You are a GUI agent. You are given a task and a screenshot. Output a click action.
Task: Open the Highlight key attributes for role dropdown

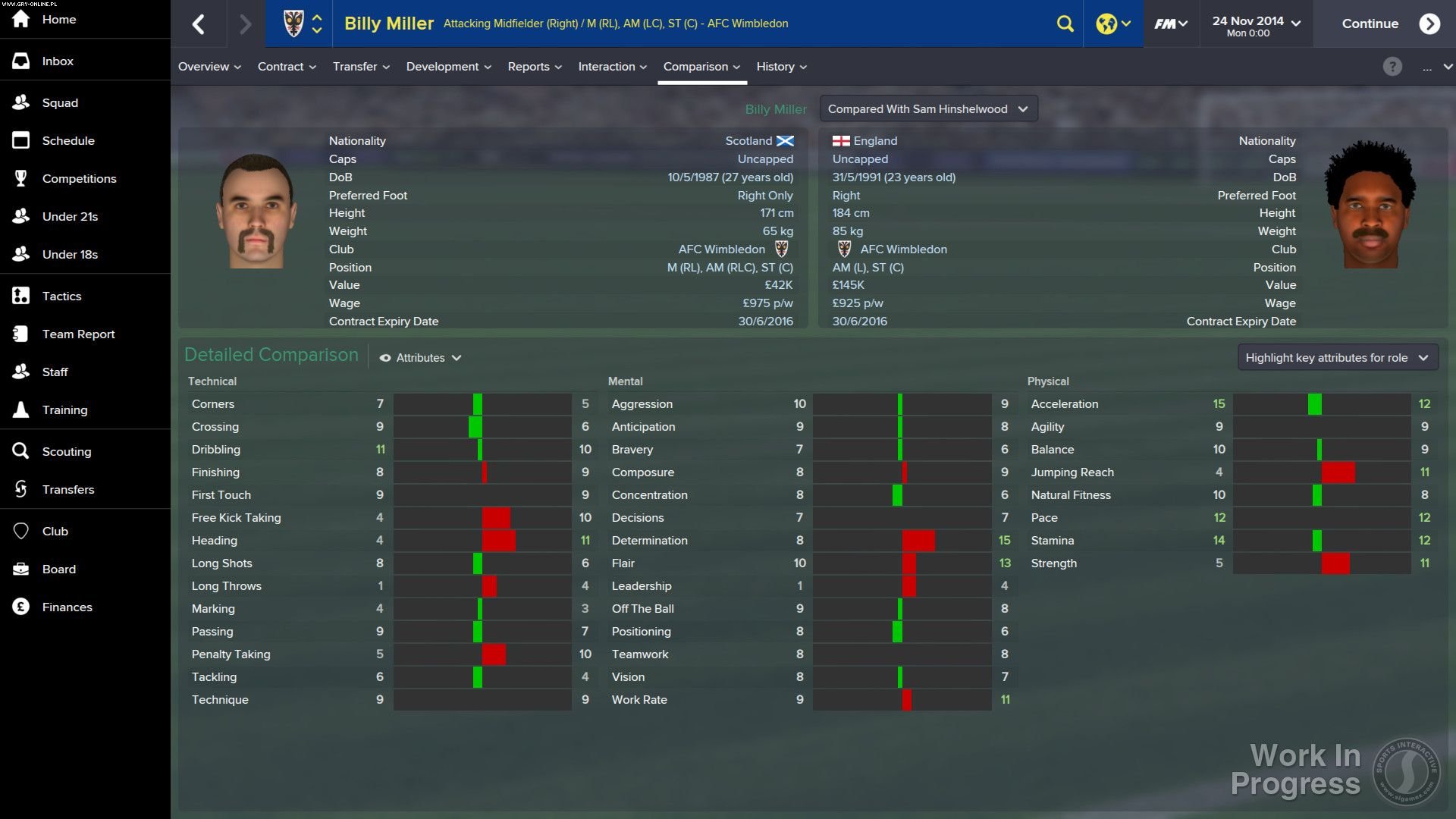pyautogui.click(x=1337, y=357)
